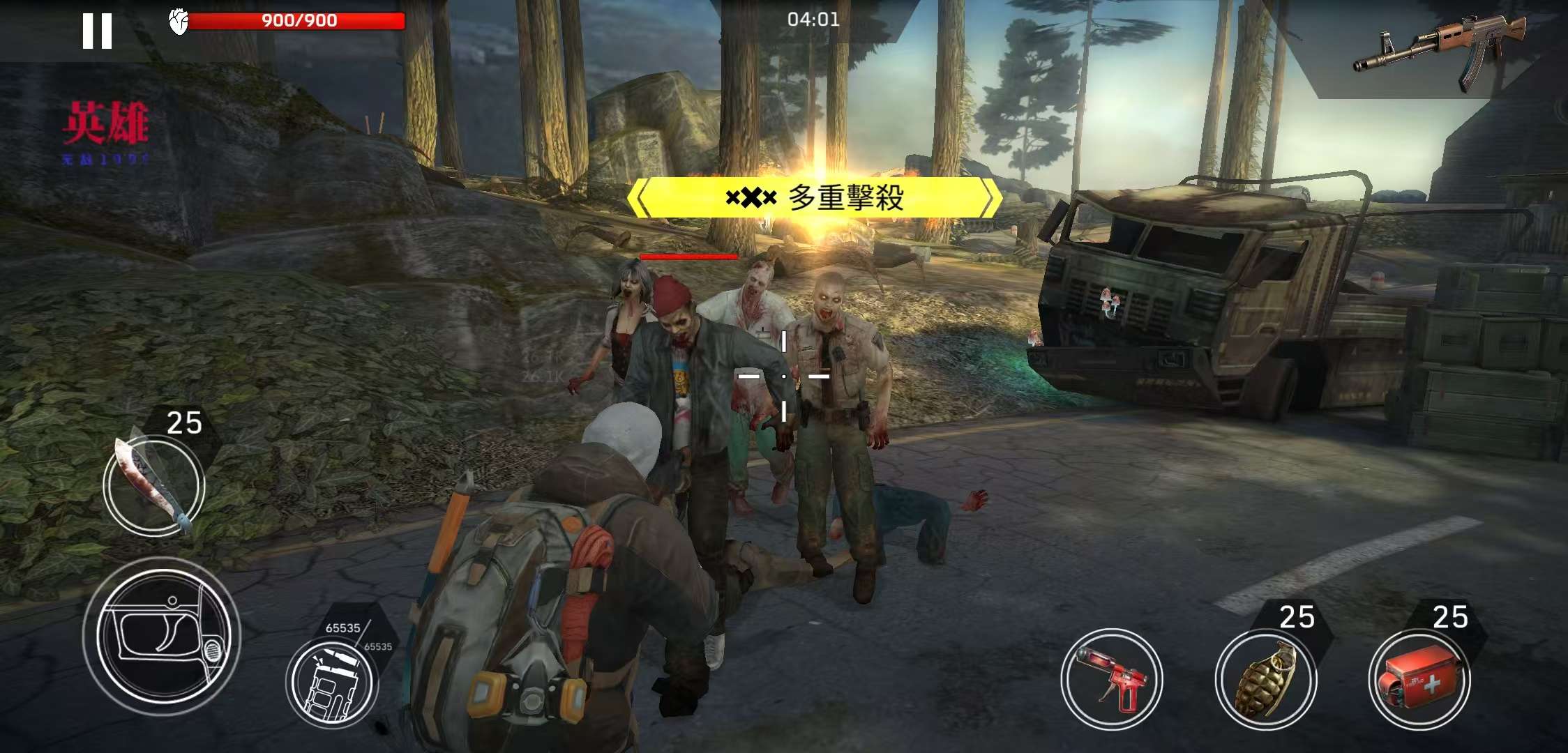1568x753 pixels.
Task: Use the red adrenaline syringe gun
Action: pyautogui.click(x=1112, y=679)
